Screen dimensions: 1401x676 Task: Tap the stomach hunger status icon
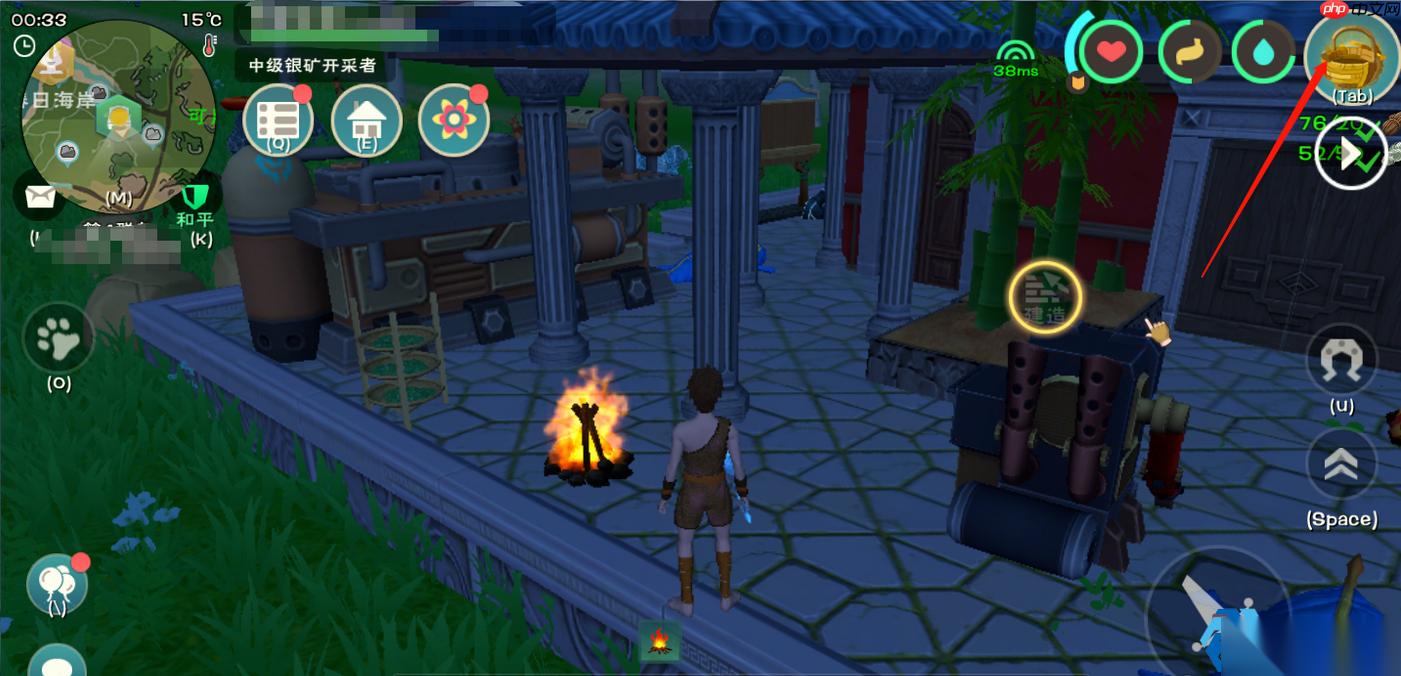point(1191,52)
